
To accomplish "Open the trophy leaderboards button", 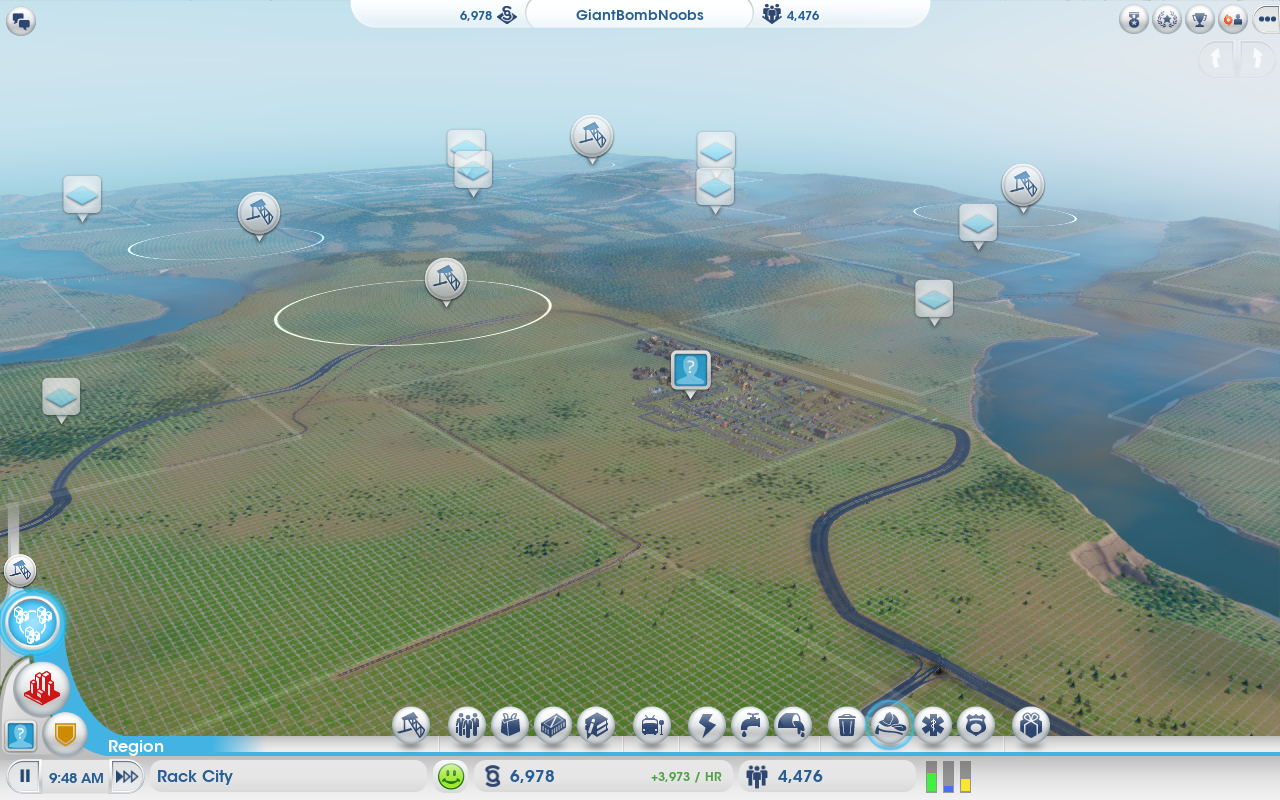I will 1201,19.
